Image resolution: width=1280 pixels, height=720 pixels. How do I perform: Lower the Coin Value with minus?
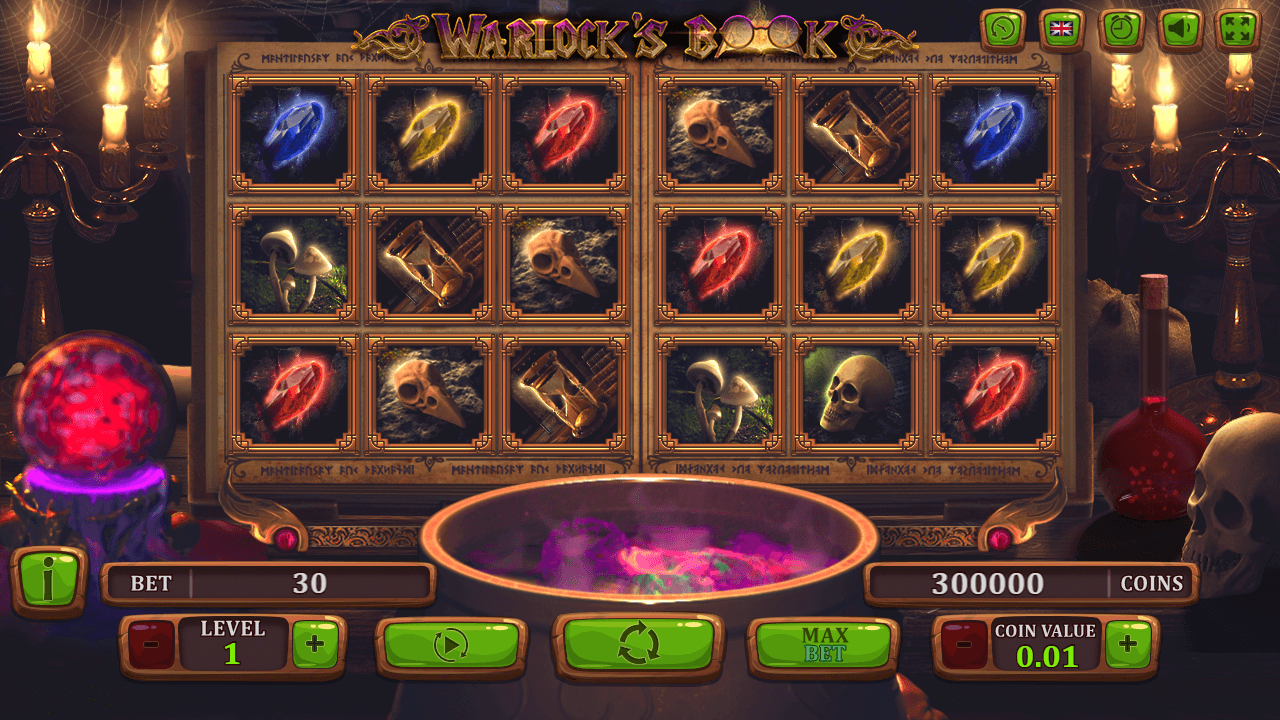click(x=964, y=644)
